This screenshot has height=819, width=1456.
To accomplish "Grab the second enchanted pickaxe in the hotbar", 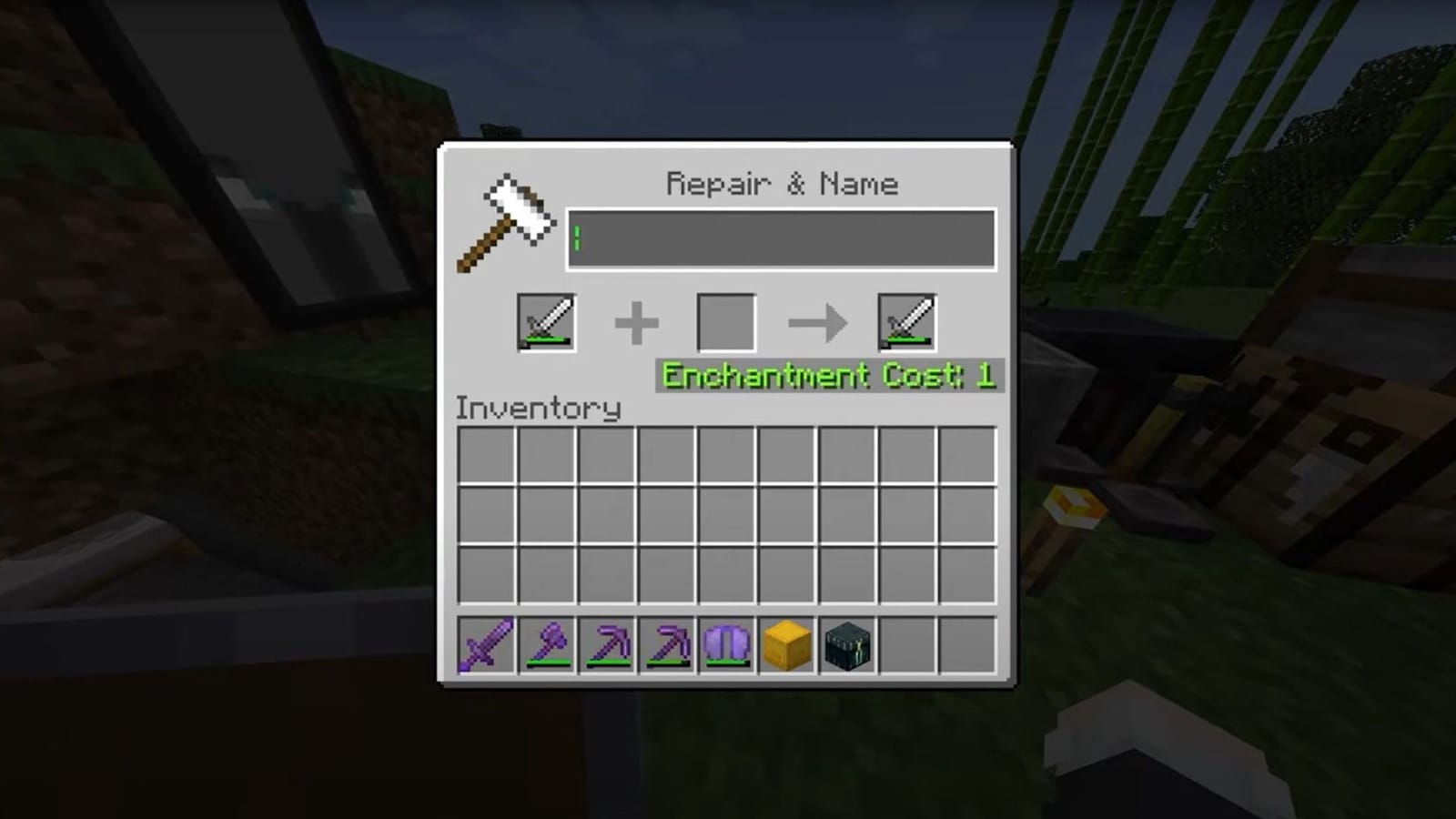I will pos(666,646).
